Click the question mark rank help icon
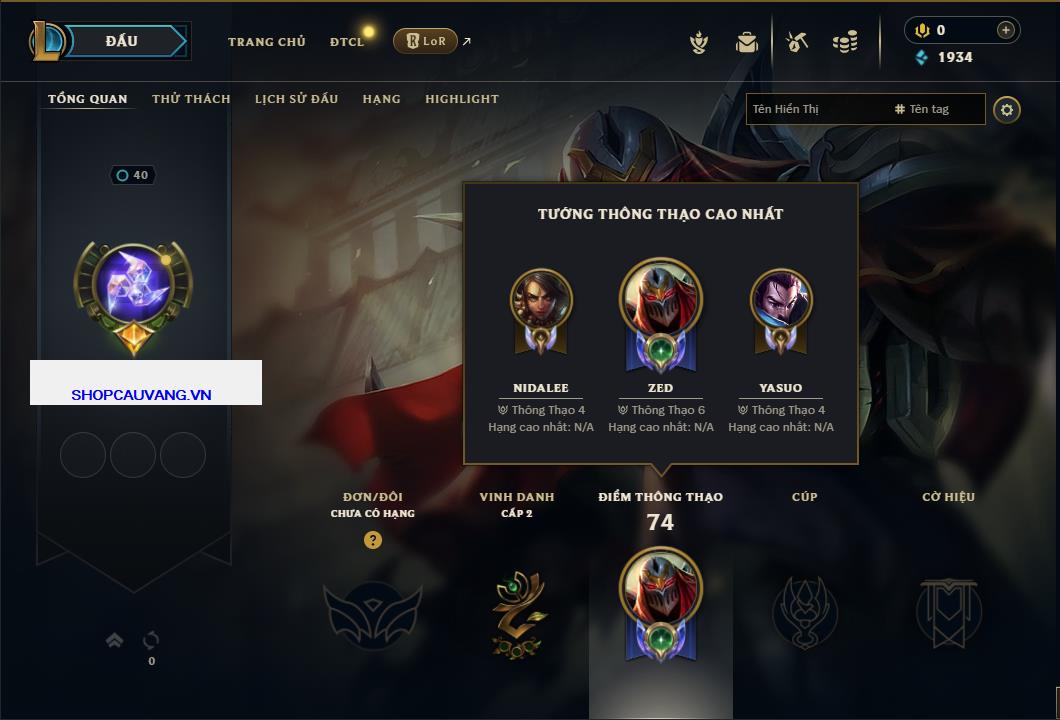This screenshot has width=1060, height=720. (x=373, y=540)
